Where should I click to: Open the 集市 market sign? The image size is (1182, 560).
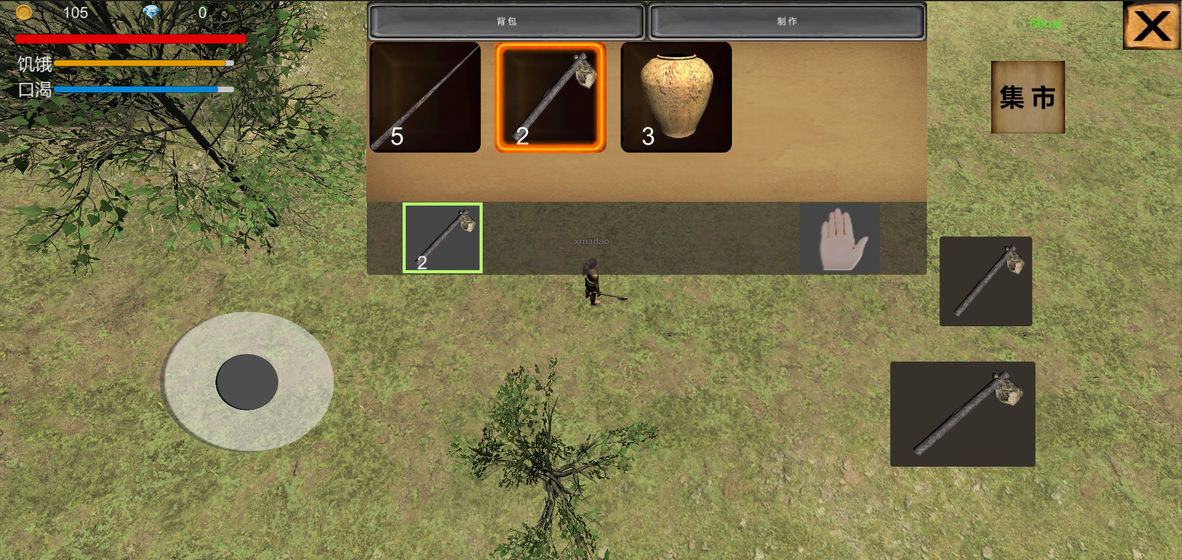(1027, 97)
